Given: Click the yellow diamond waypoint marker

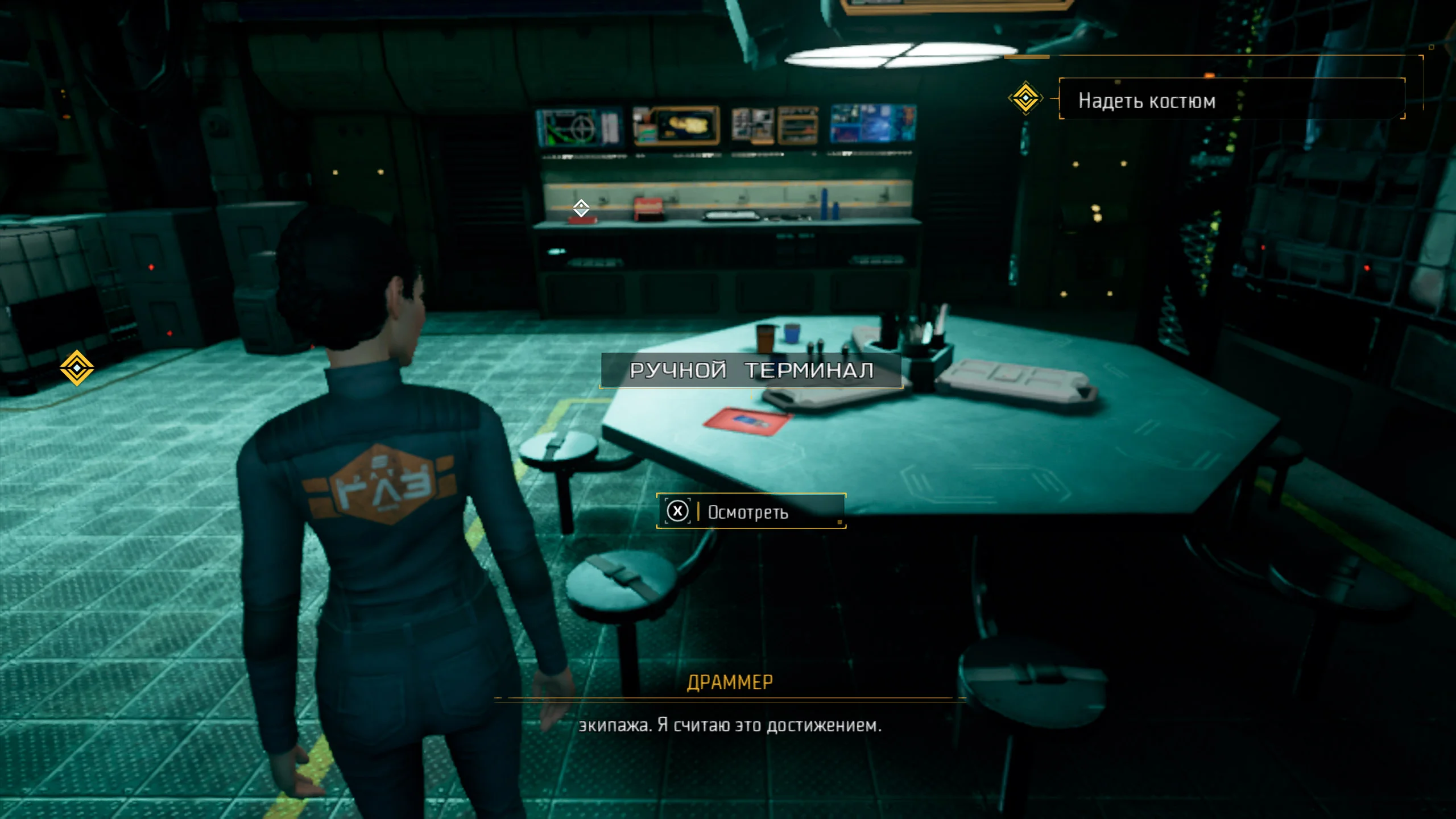Looking at the screenshot, I should (x=77, y=368).
